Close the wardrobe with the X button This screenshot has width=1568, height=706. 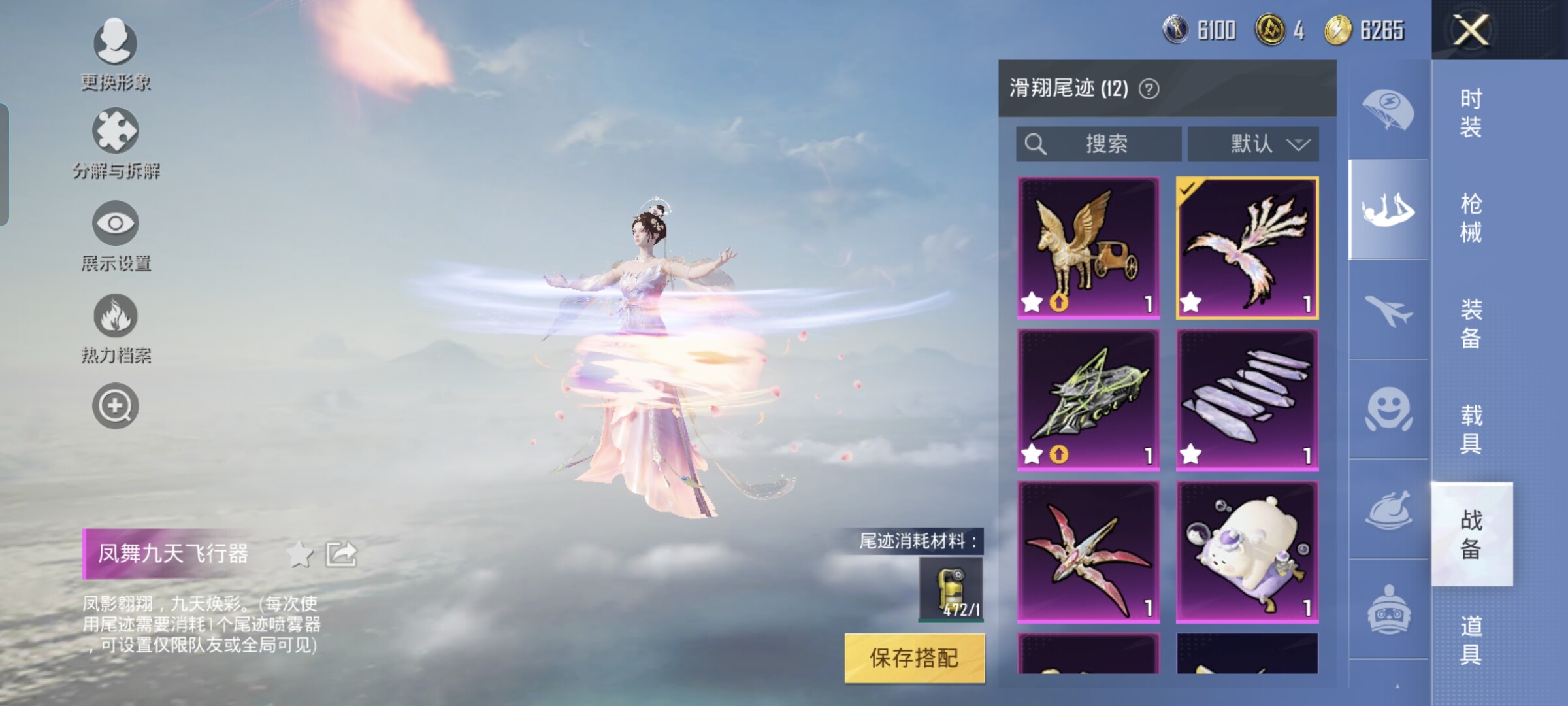(x=1470, y=30)
